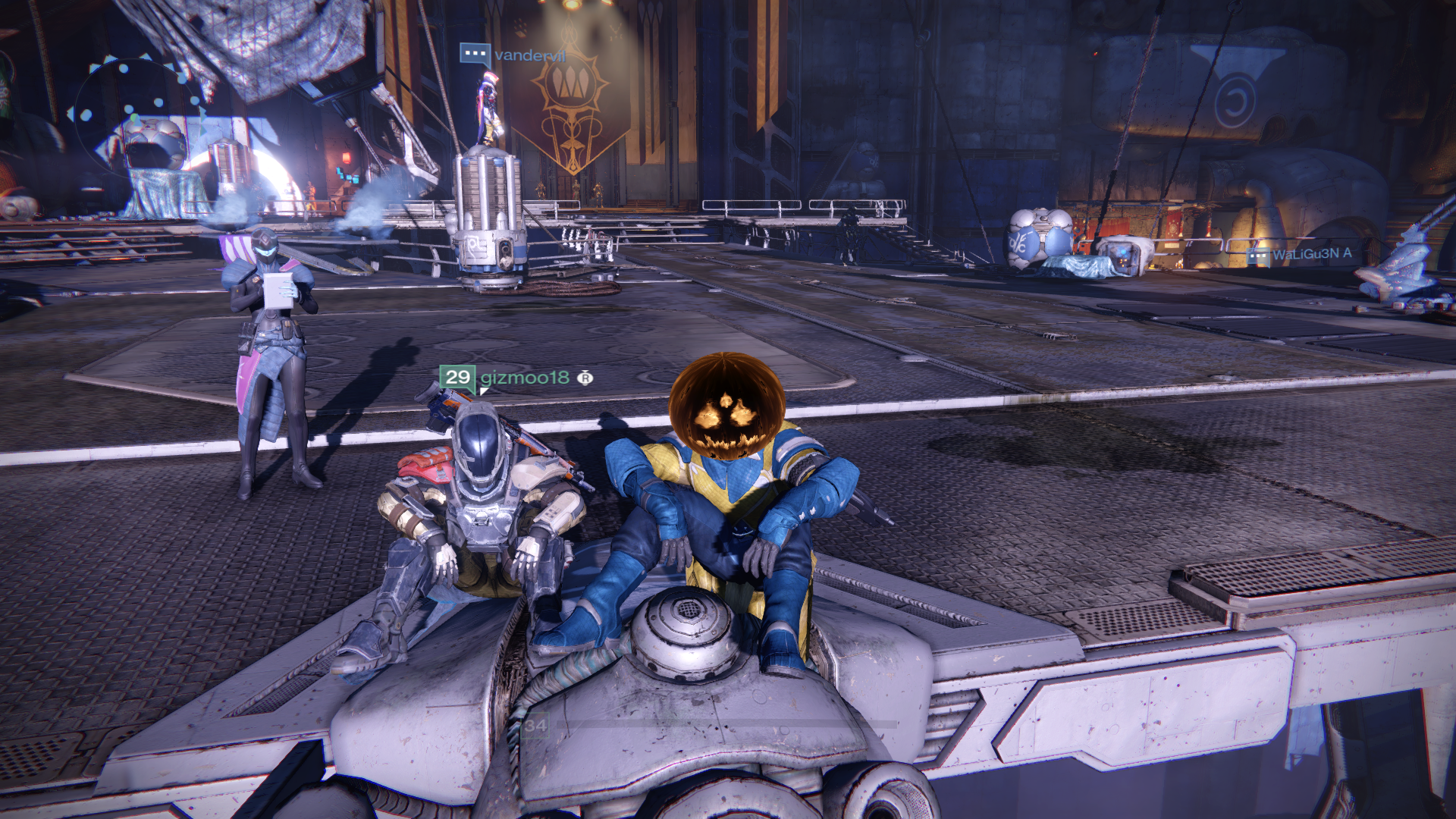Select the WaLiGu3N A player nameplate
1456x819 pixels.
pyautogui.click(x=1311, y=254)
